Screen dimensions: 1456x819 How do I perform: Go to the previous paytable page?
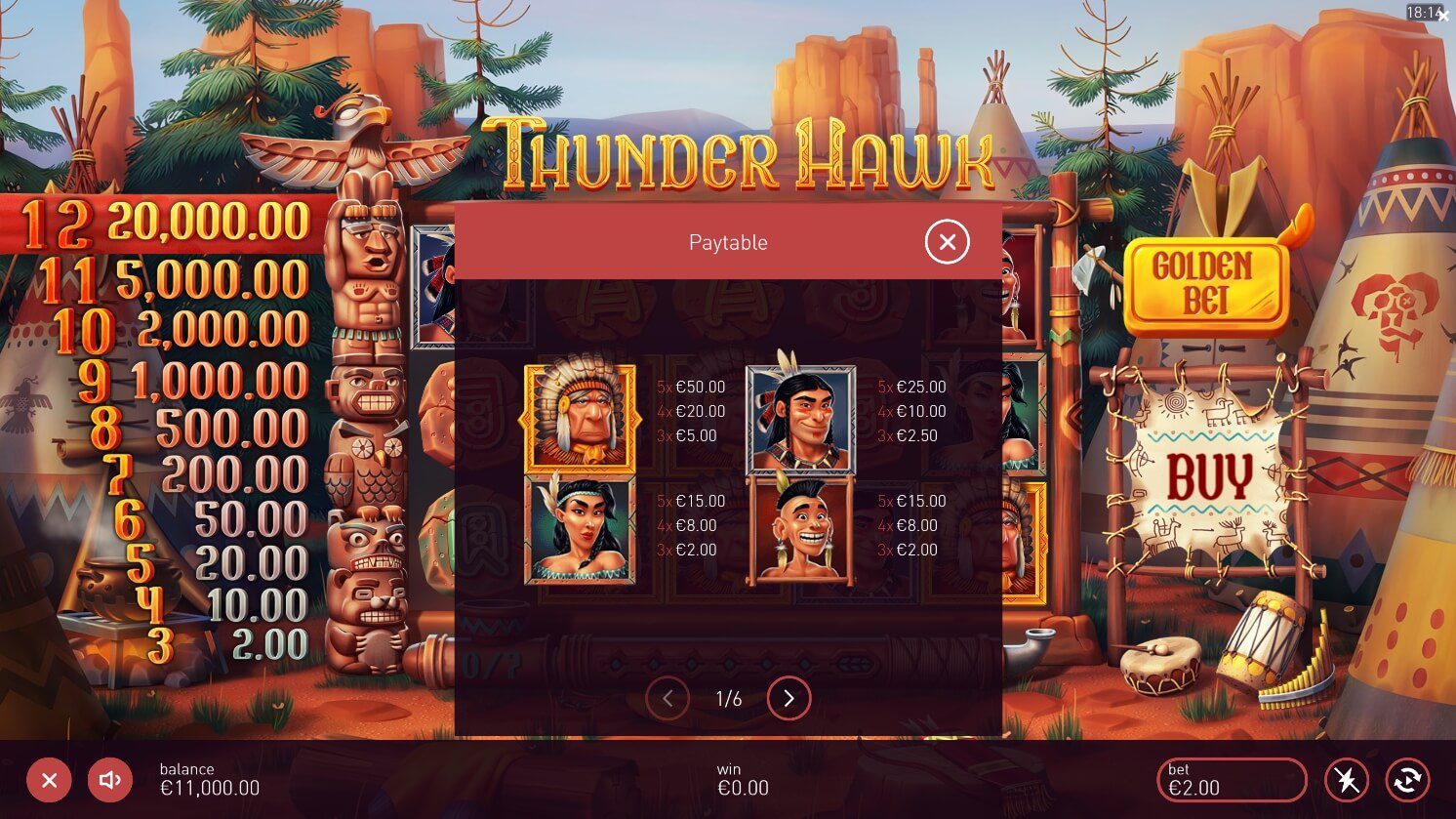[667, 699]
